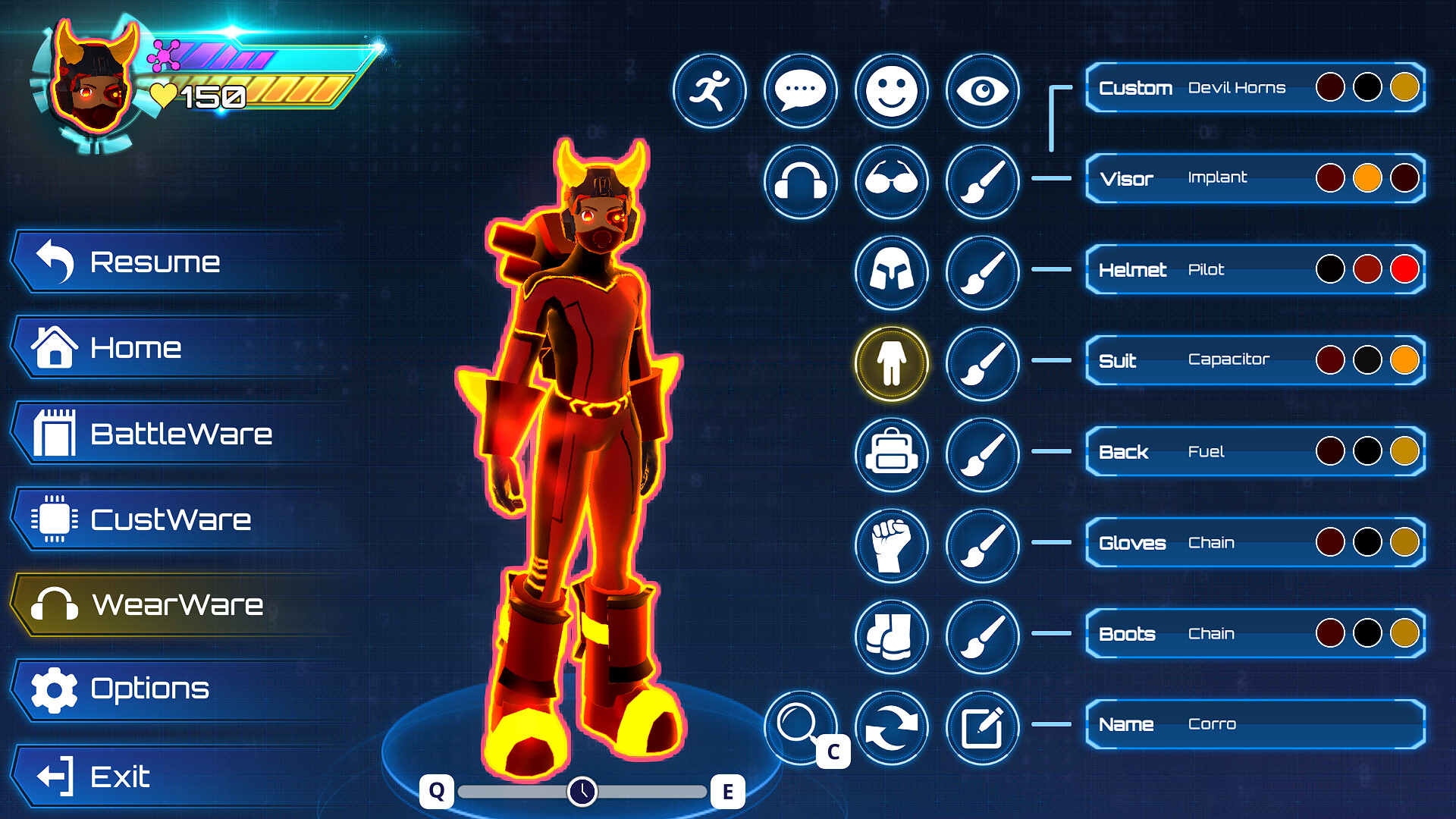Click the randomize character refresh icon
The height and width of the screenshot is (819, 1456).
pos(891,726)
